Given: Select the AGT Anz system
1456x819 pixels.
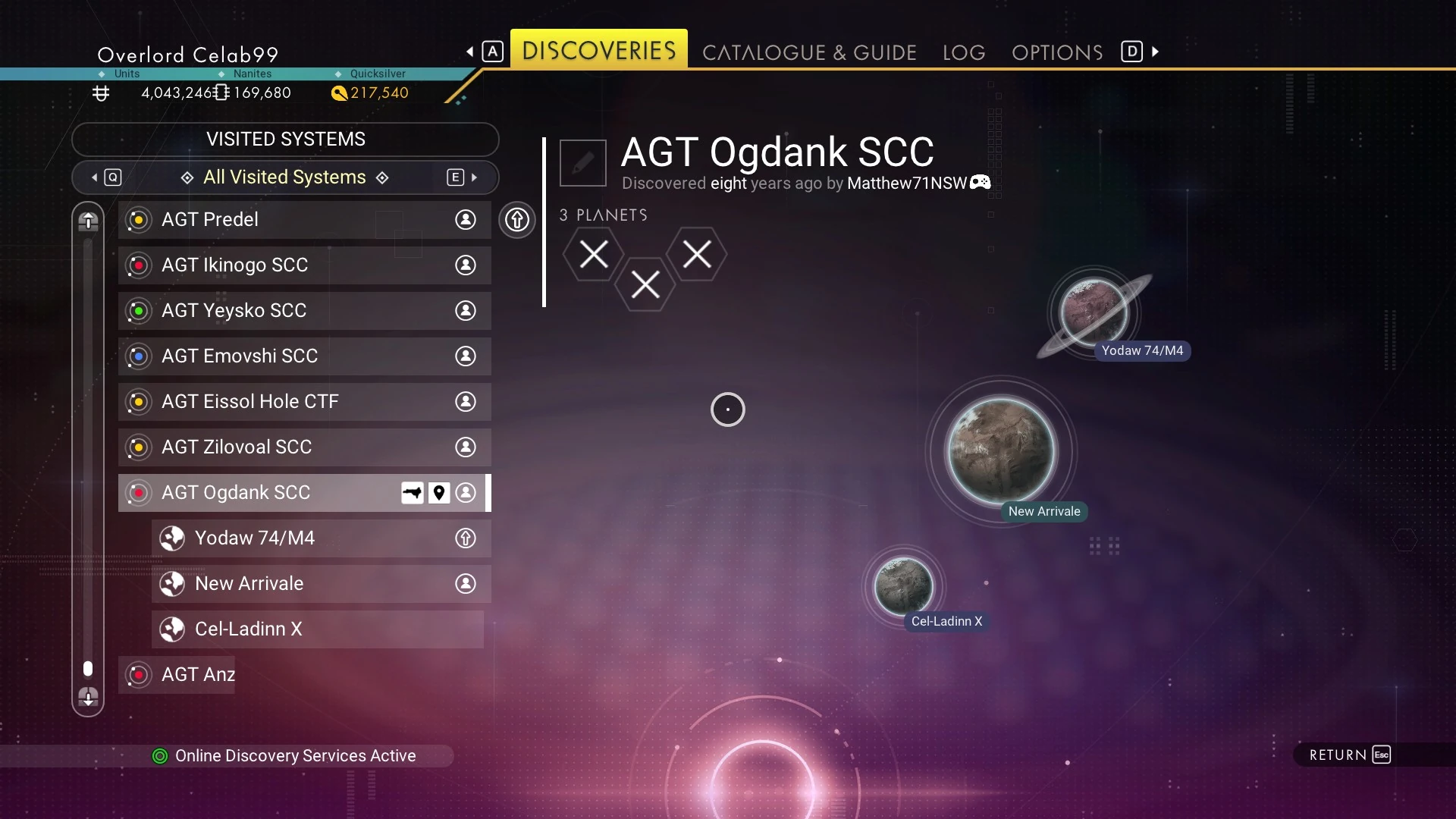Looking at the screenshot, I should 197,675.
